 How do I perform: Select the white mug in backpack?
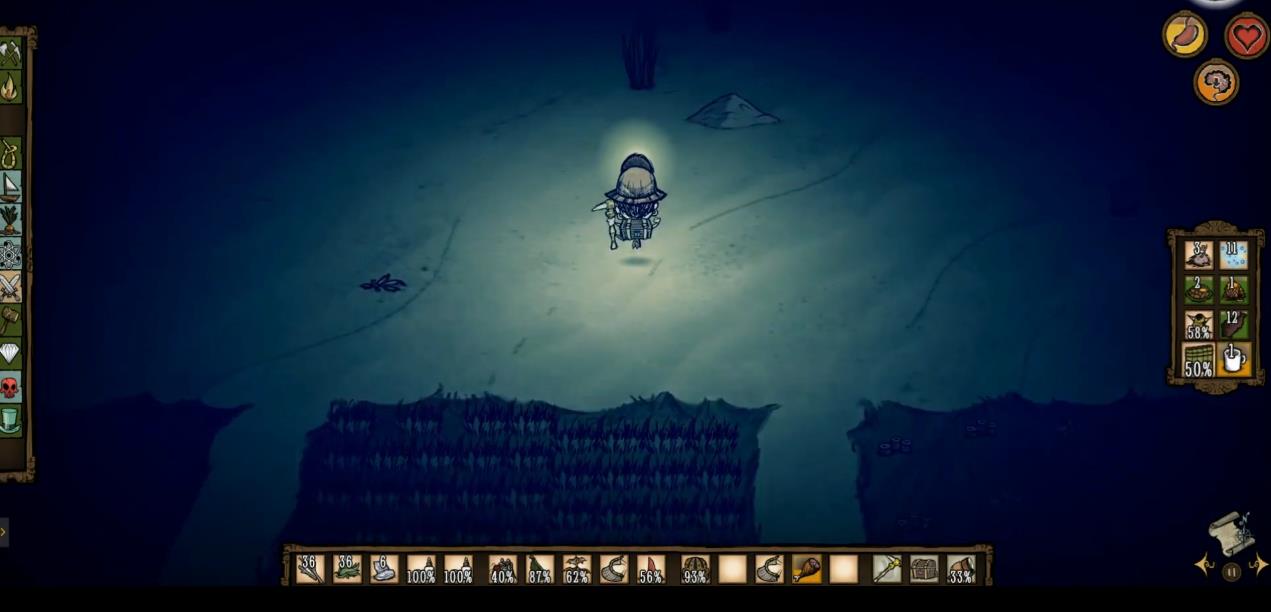point(1233,359)
